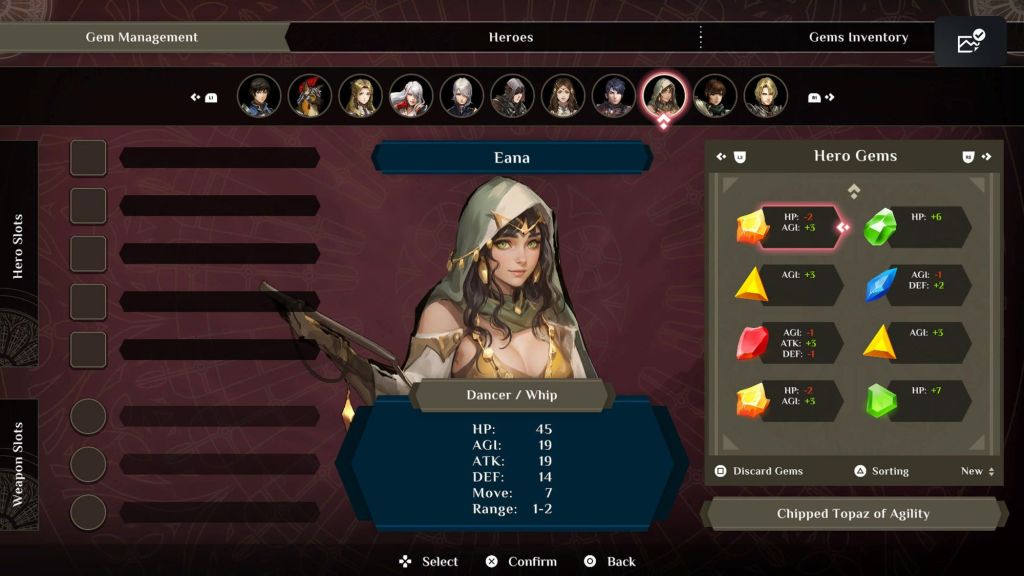Click the Confirm option in bottom bar
This screenshot has width=1024, height=576.
[x=521, y=561]
